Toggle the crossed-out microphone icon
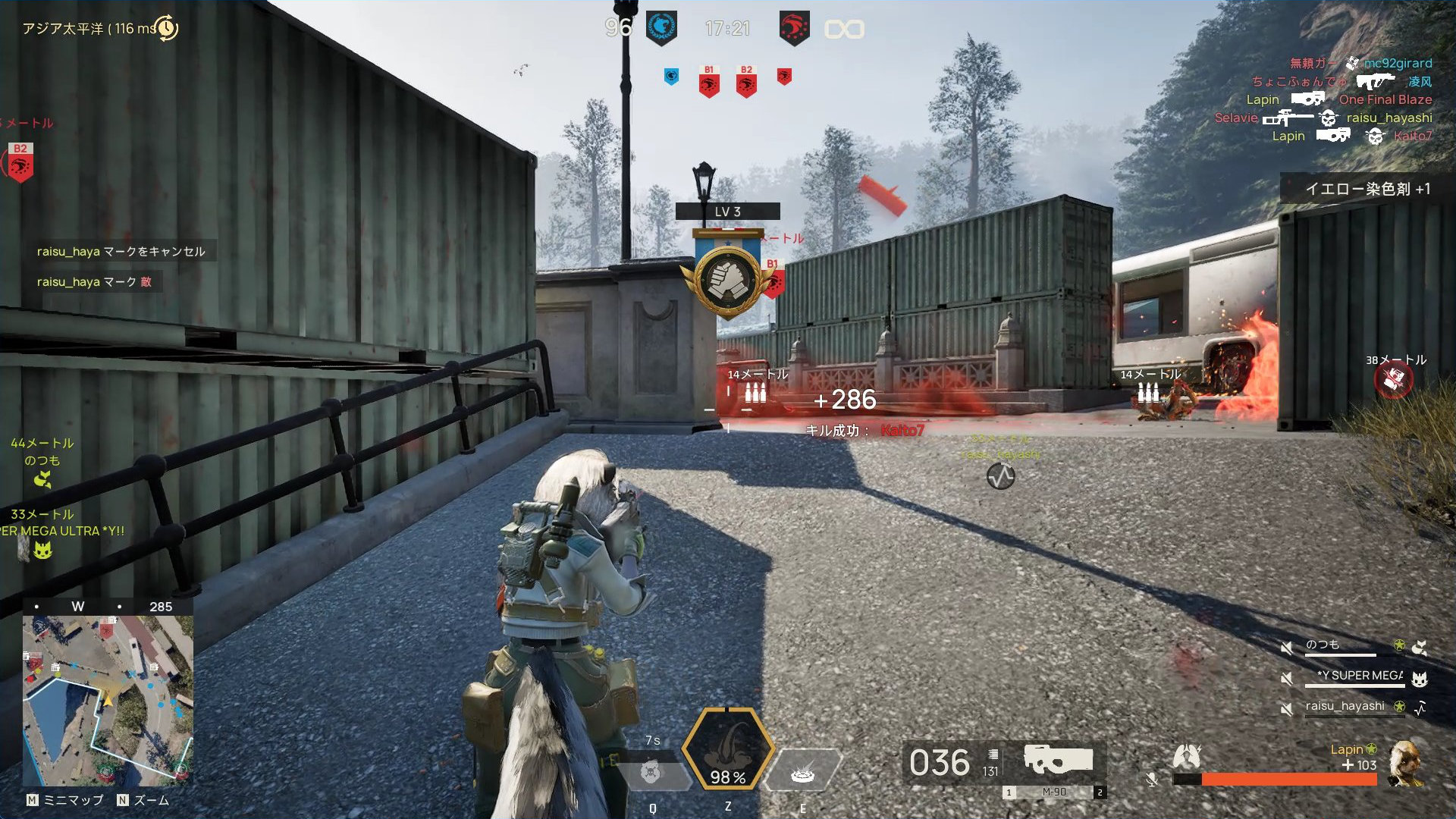Viewport: 1456px width, 819px height. point(1152,780)
